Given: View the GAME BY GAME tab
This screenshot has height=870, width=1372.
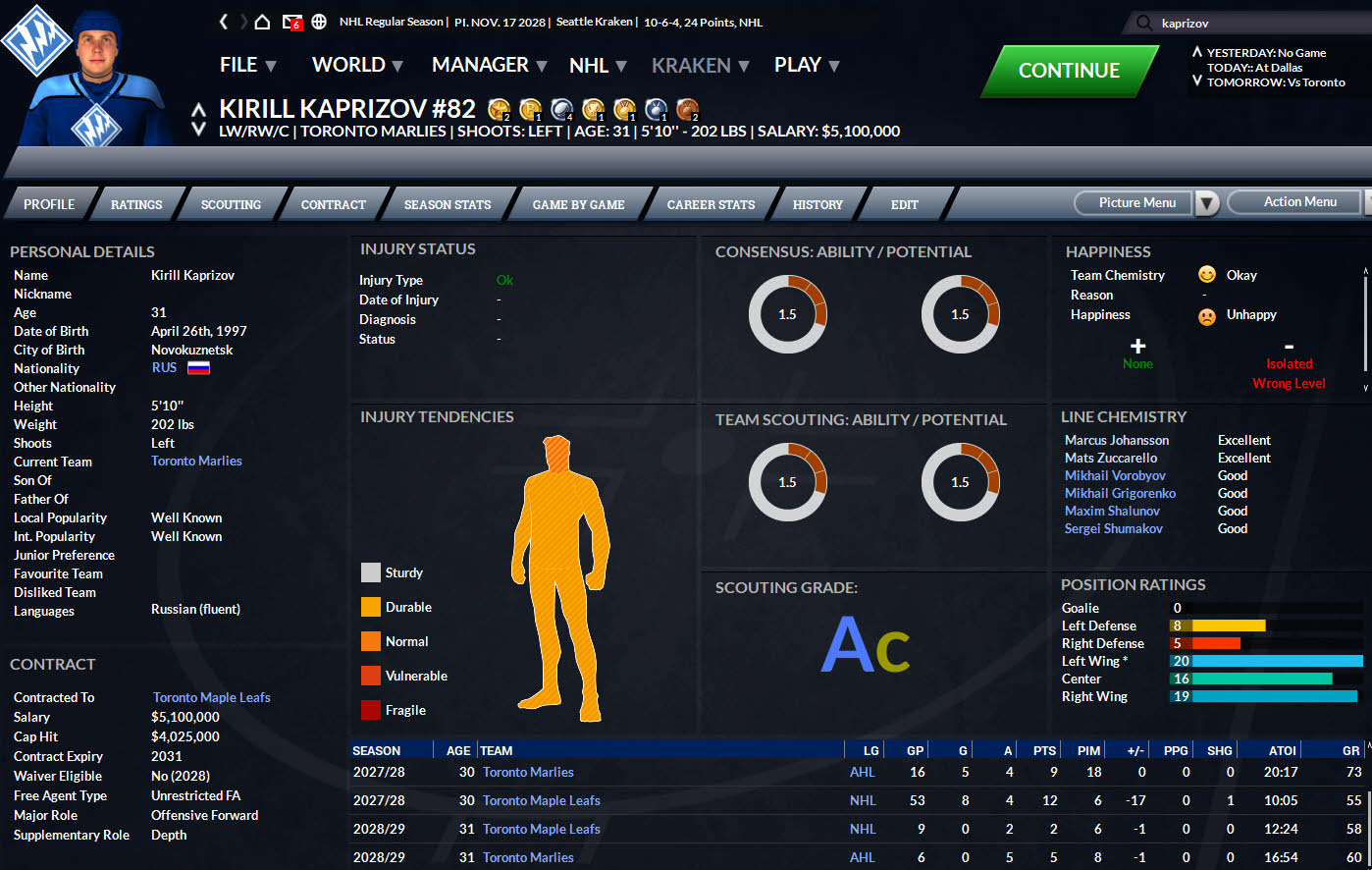Looking at the screenshot, I should tap(578, 205).
